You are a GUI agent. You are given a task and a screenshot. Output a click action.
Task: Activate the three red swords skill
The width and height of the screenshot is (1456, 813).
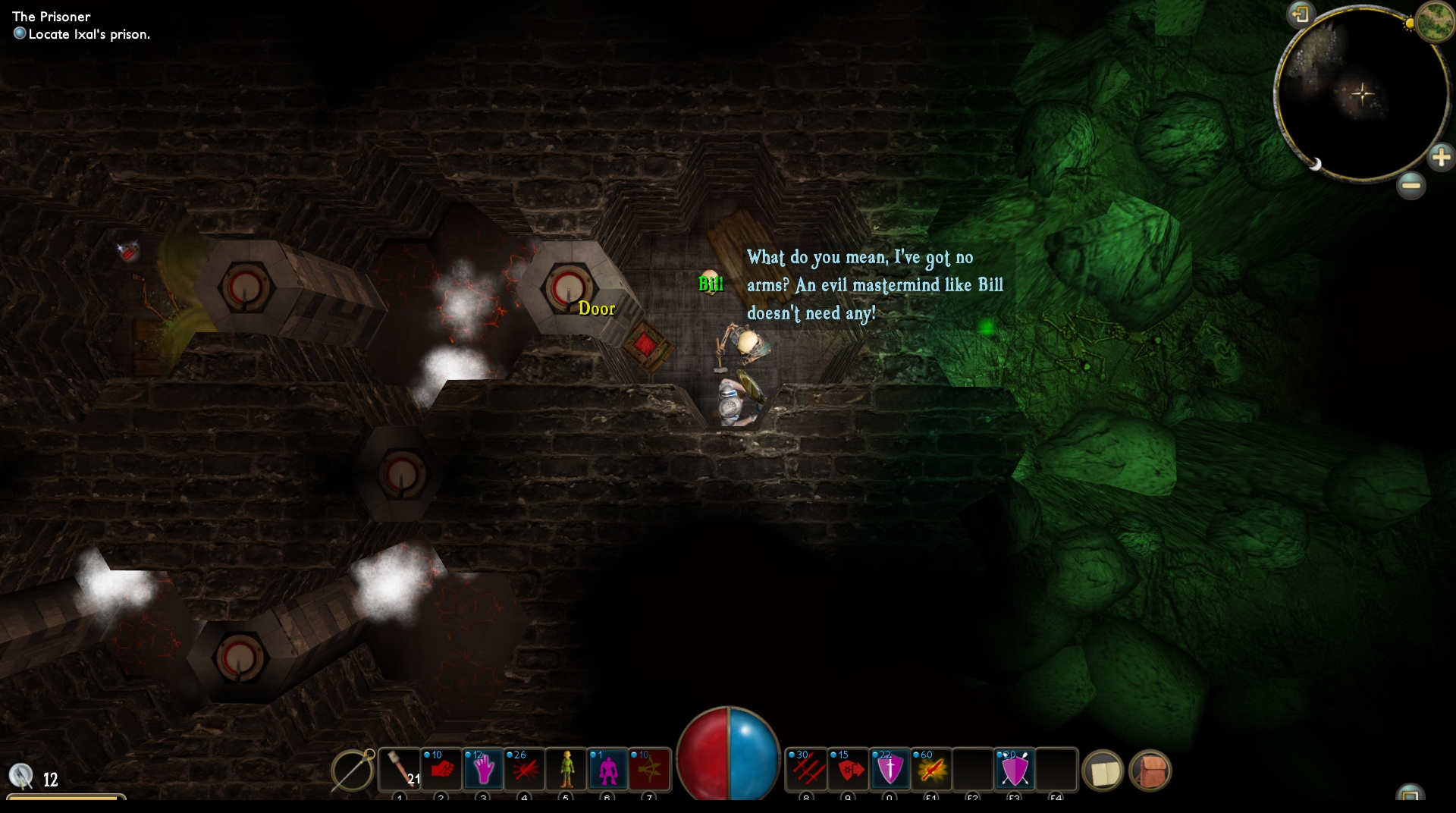(807, 771)
